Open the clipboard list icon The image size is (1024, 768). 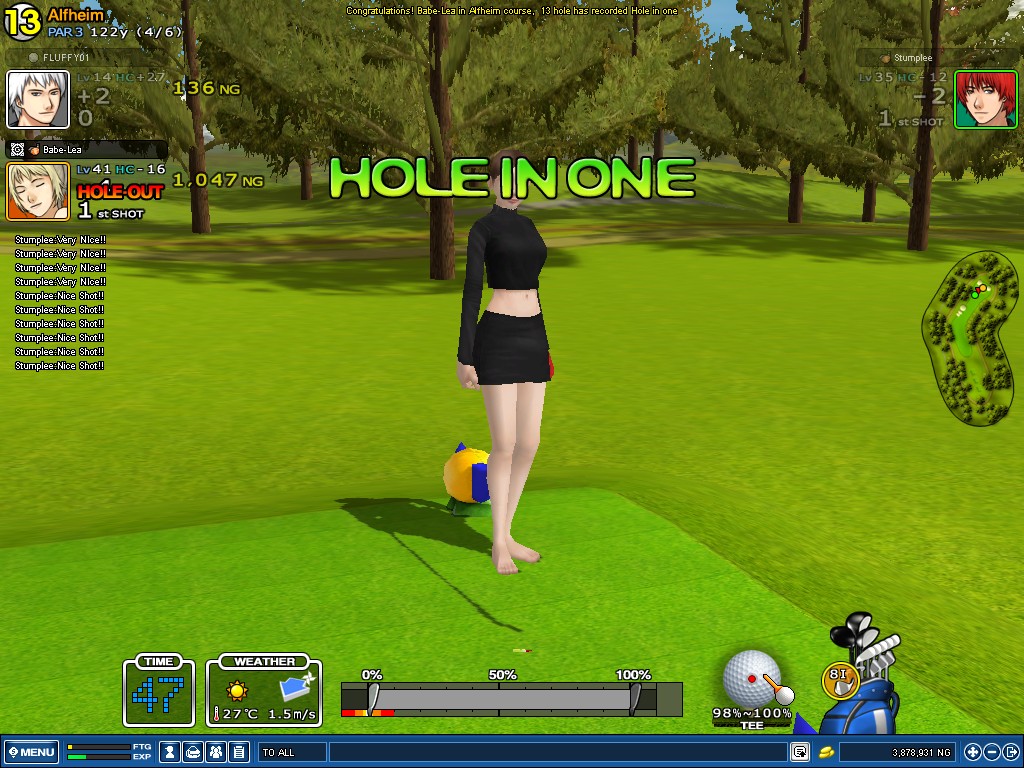pos(239,752)
